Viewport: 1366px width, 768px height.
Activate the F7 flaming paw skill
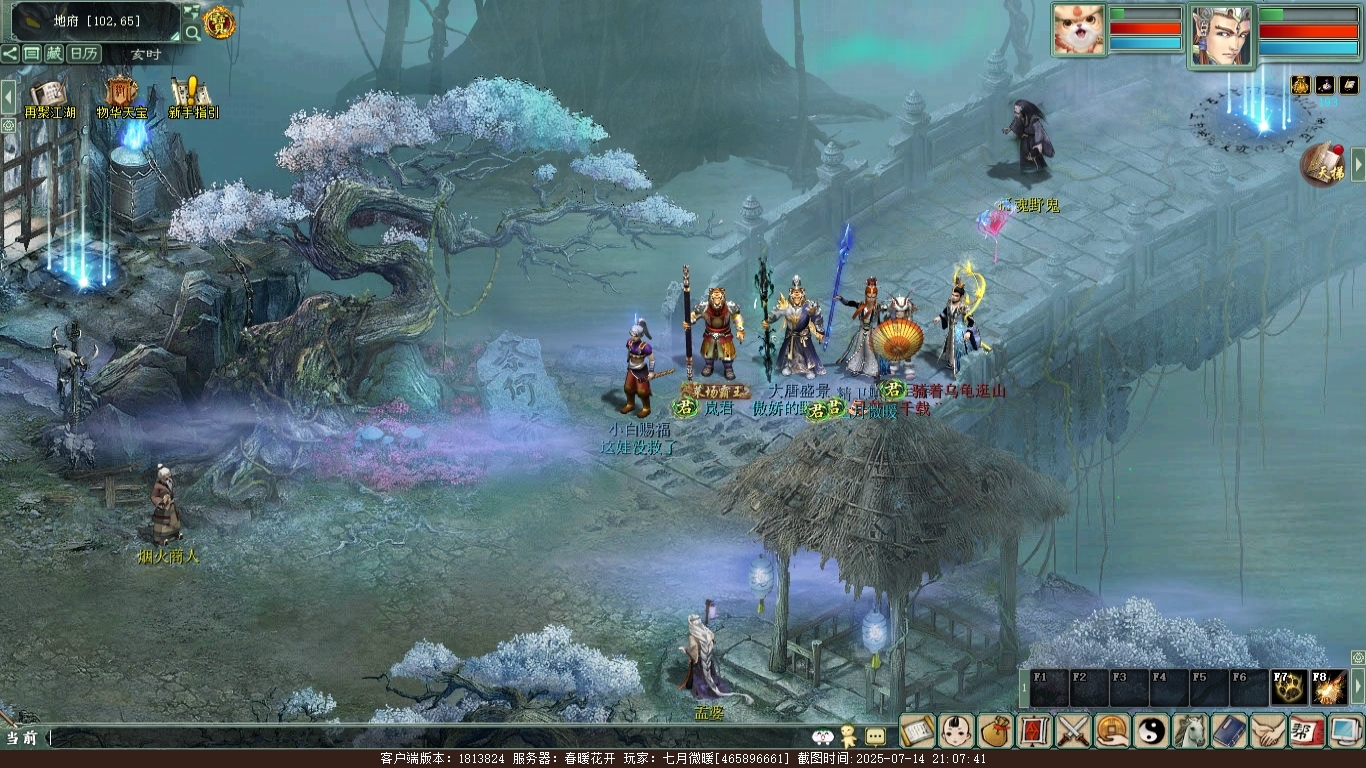pos(1290,688)
